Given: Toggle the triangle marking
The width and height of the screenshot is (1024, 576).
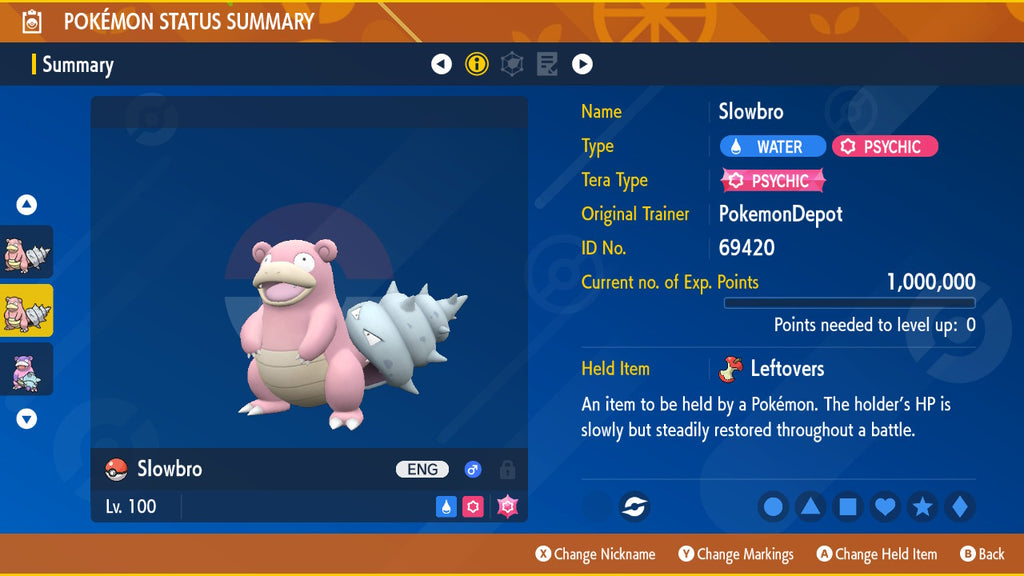Looking at the screenshot, I should click(810, 507).
